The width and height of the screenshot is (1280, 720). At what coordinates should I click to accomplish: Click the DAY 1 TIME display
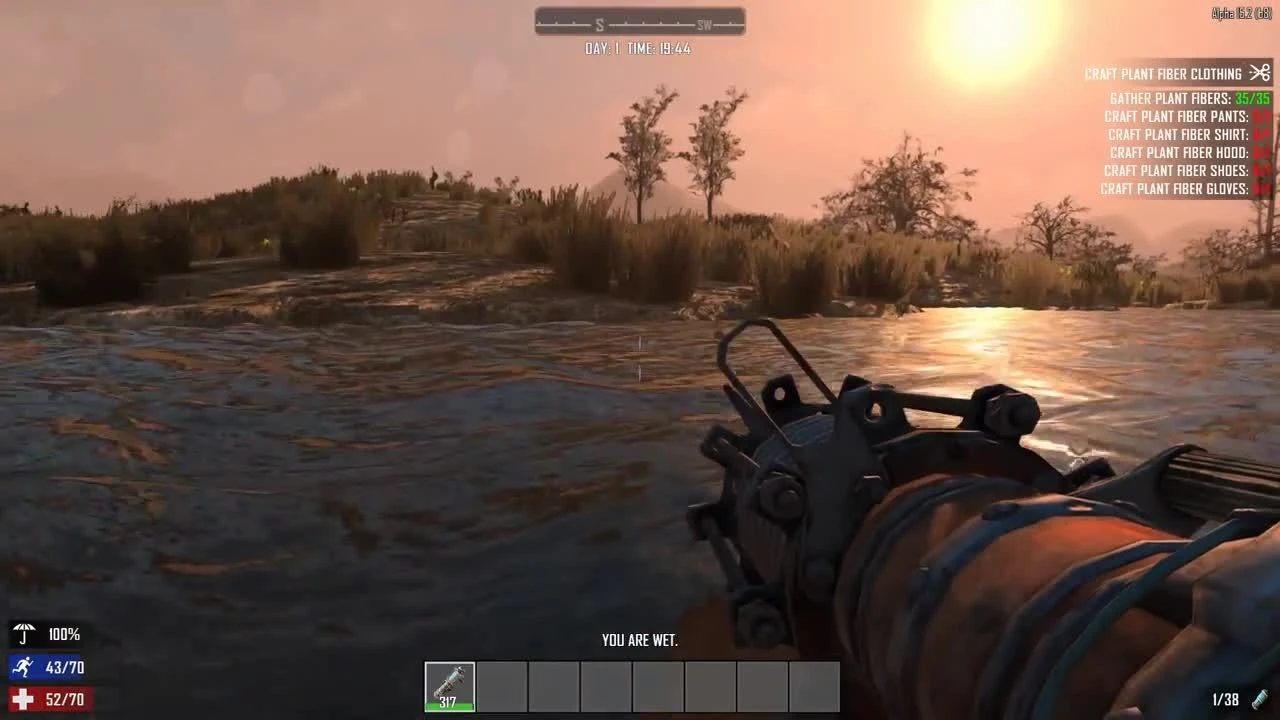[639, 48]
